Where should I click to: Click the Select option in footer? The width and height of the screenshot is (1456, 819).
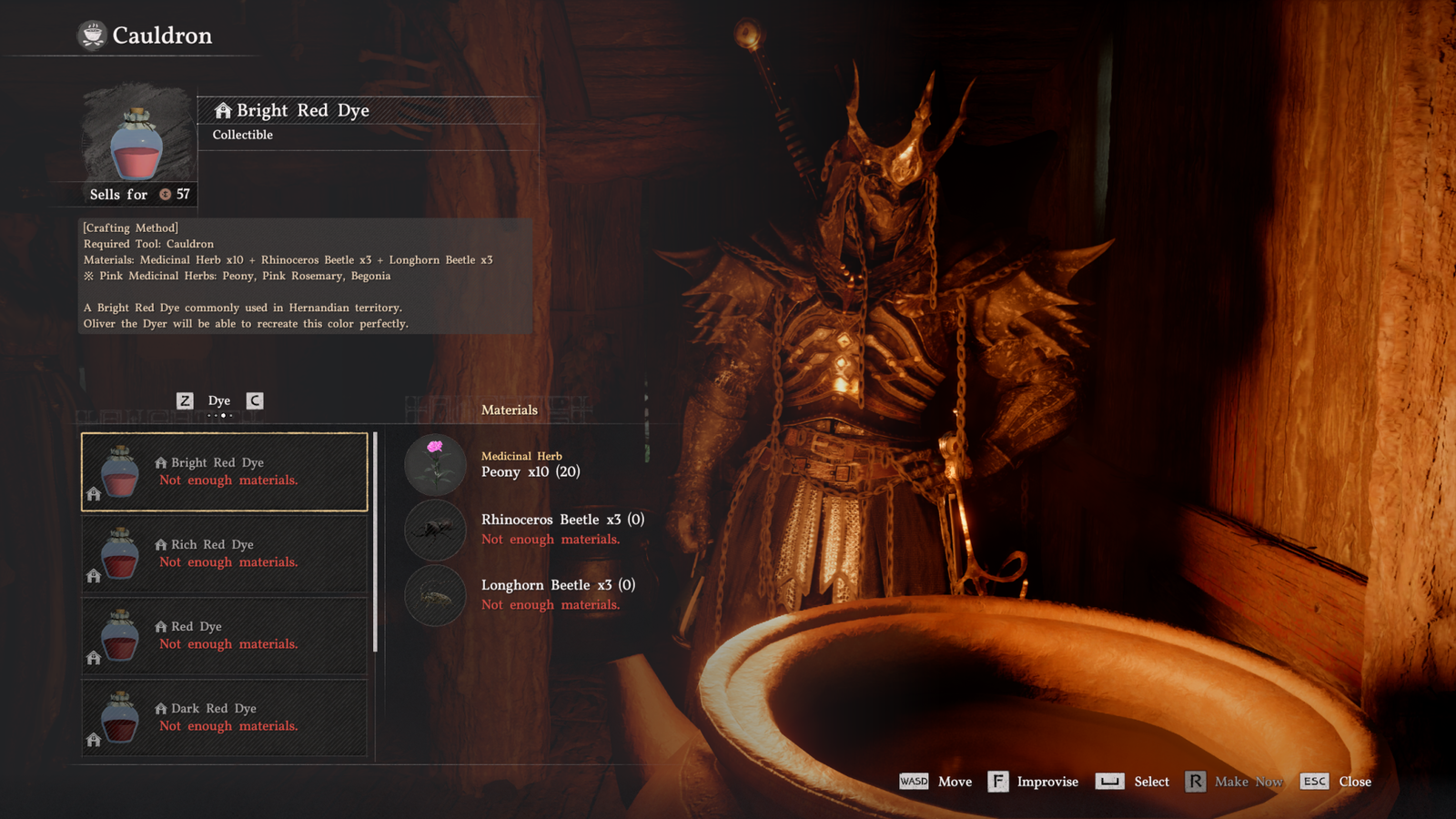(1133, 782)
